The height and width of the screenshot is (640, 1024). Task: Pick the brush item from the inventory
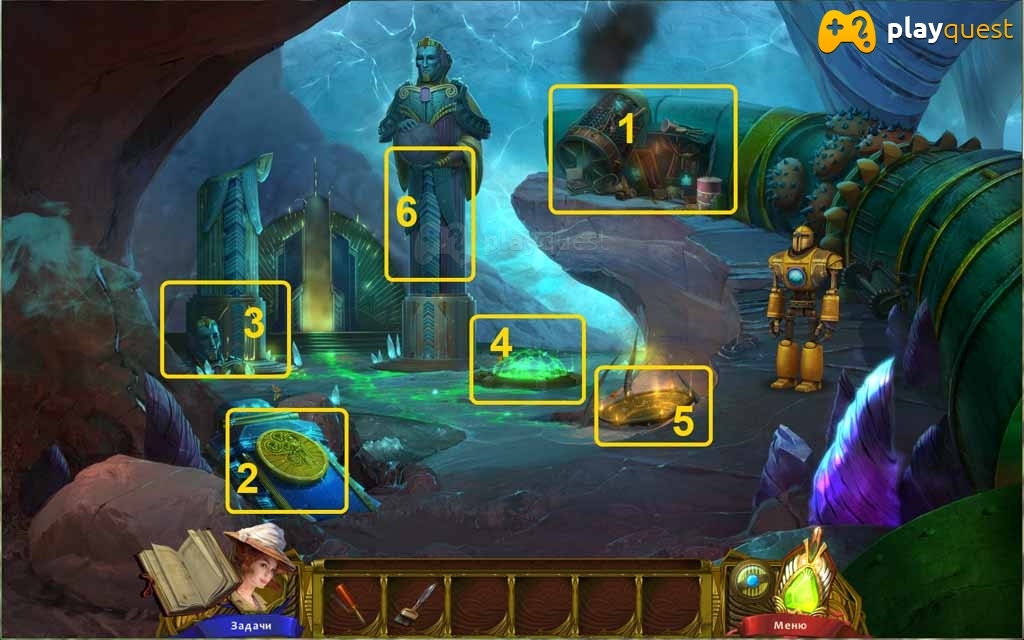tap(414, 603)
